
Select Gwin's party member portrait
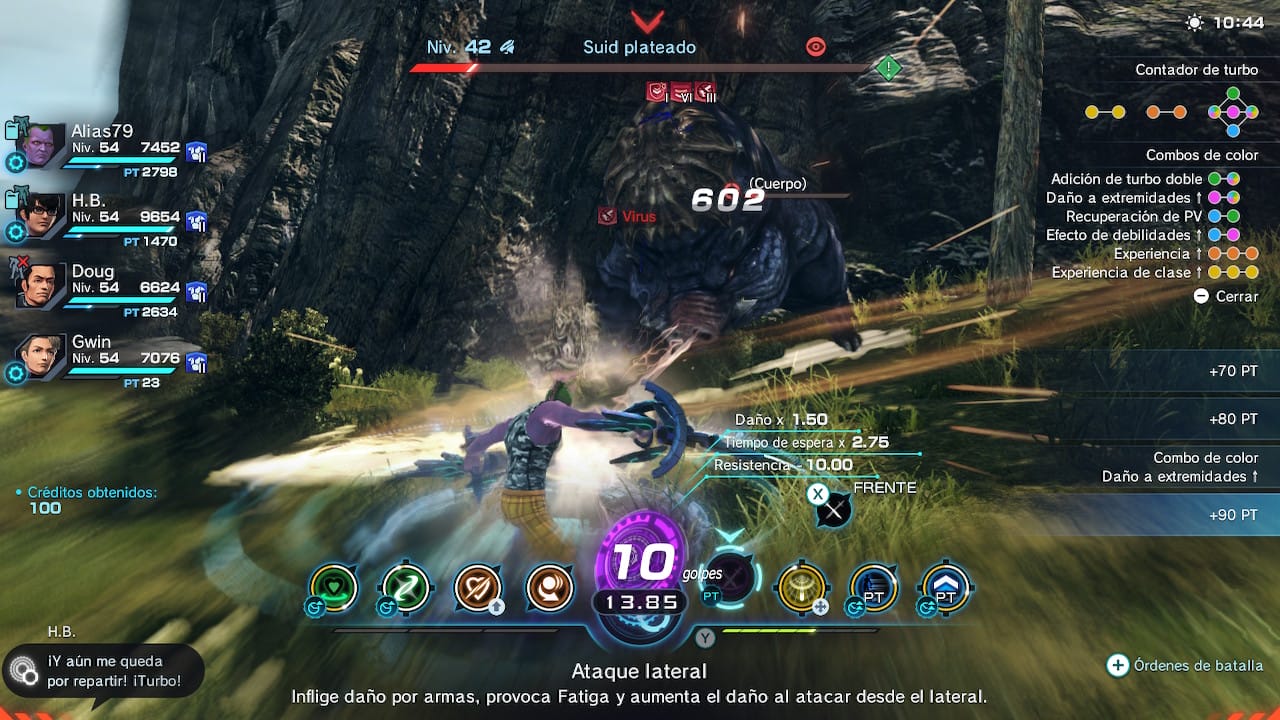(40, 356)
